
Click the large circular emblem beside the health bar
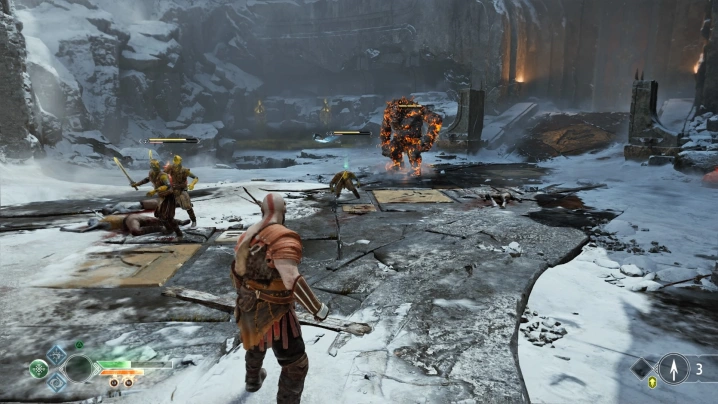point(80,368)
